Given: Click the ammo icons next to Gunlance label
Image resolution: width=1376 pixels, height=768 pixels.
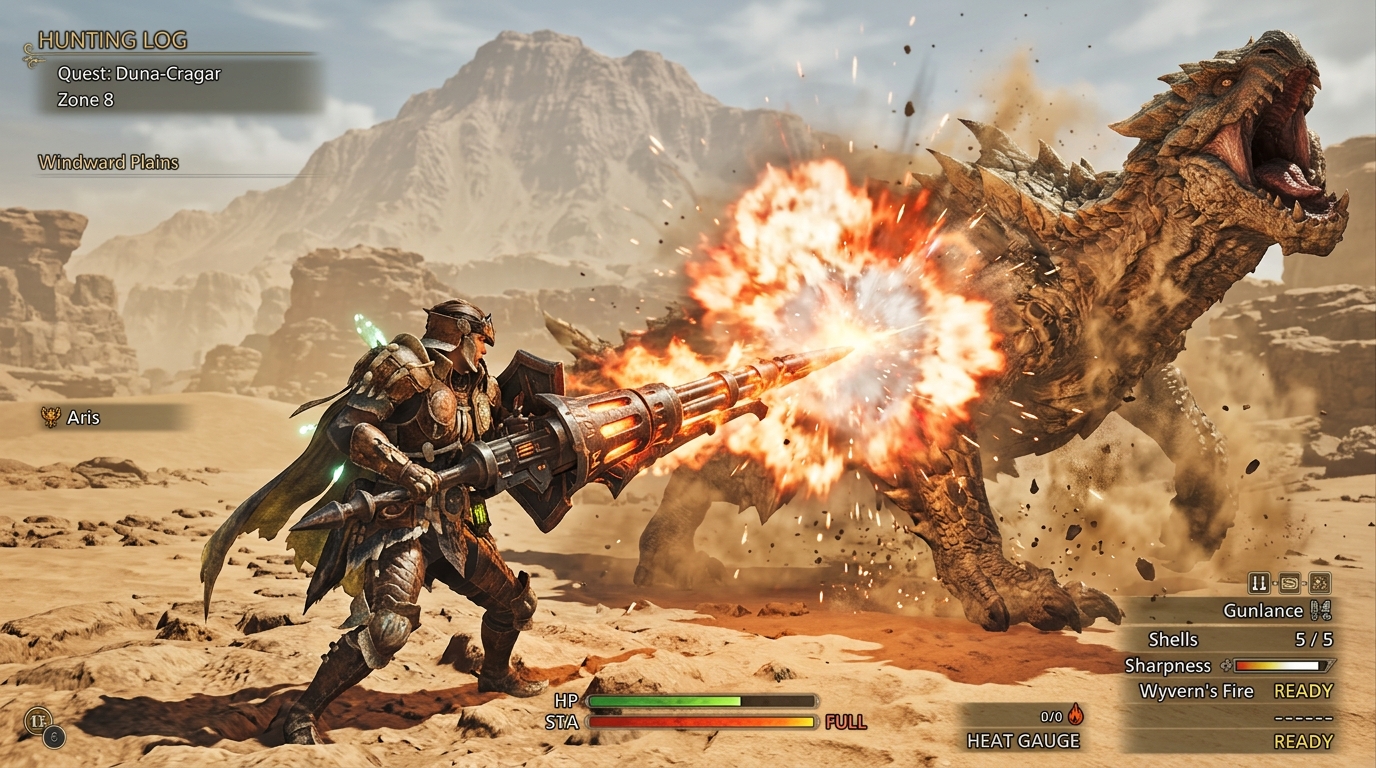Looking at the screenshot, I should [x=1321, y=610].
